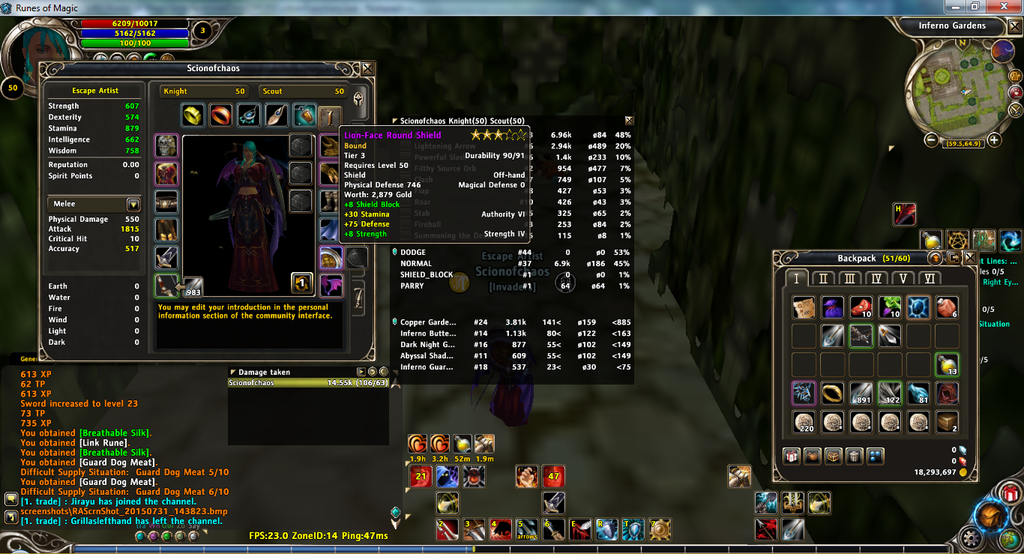
Task: Zoom in the minimap with the plus button
Action: pyautogui.click(x=993, y=140)
